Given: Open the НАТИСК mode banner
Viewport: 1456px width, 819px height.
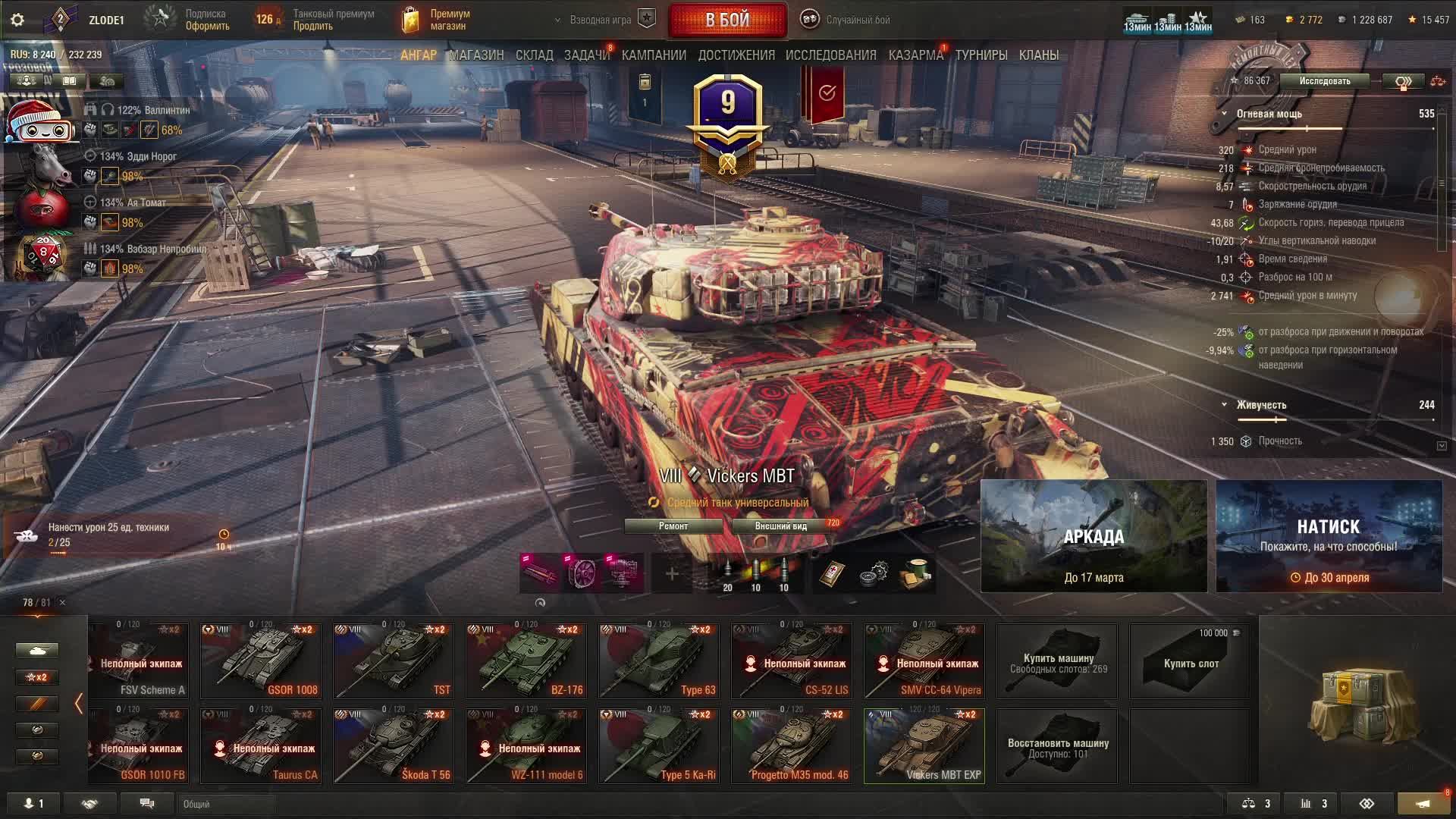Looking at the screenshot, I should point(1329,536).
